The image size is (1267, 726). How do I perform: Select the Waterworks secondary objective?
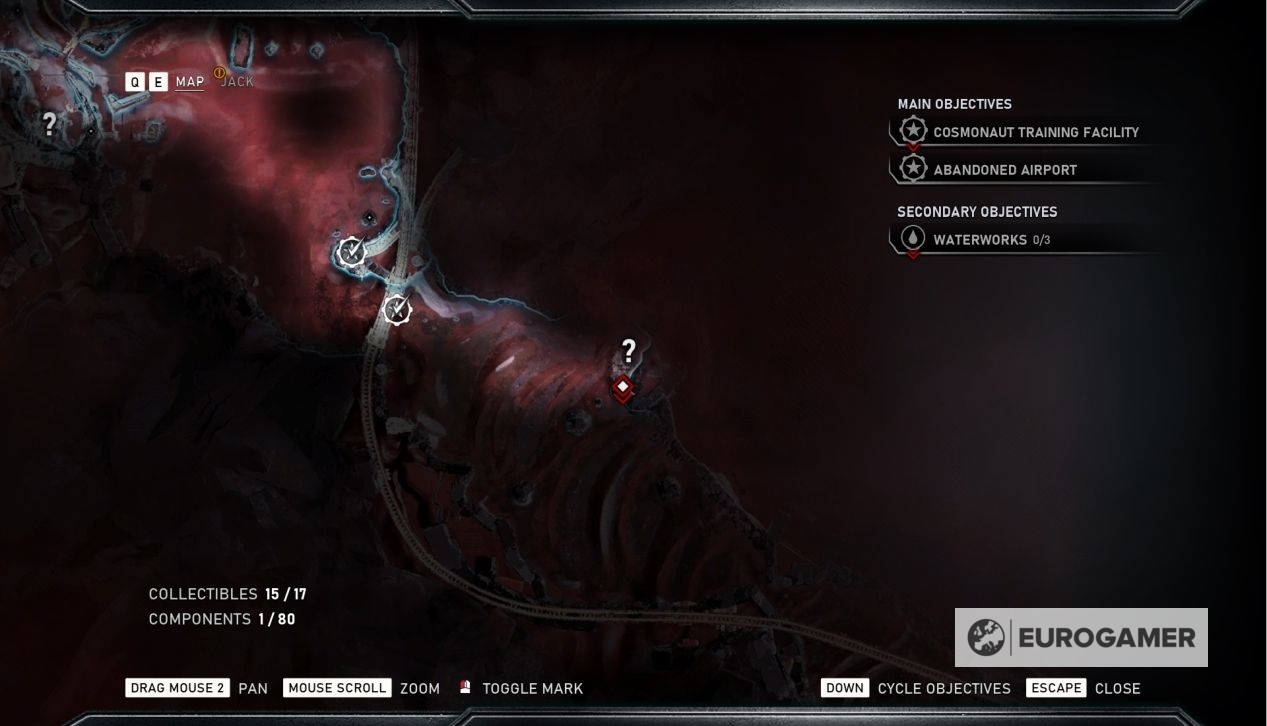(978, 240)
